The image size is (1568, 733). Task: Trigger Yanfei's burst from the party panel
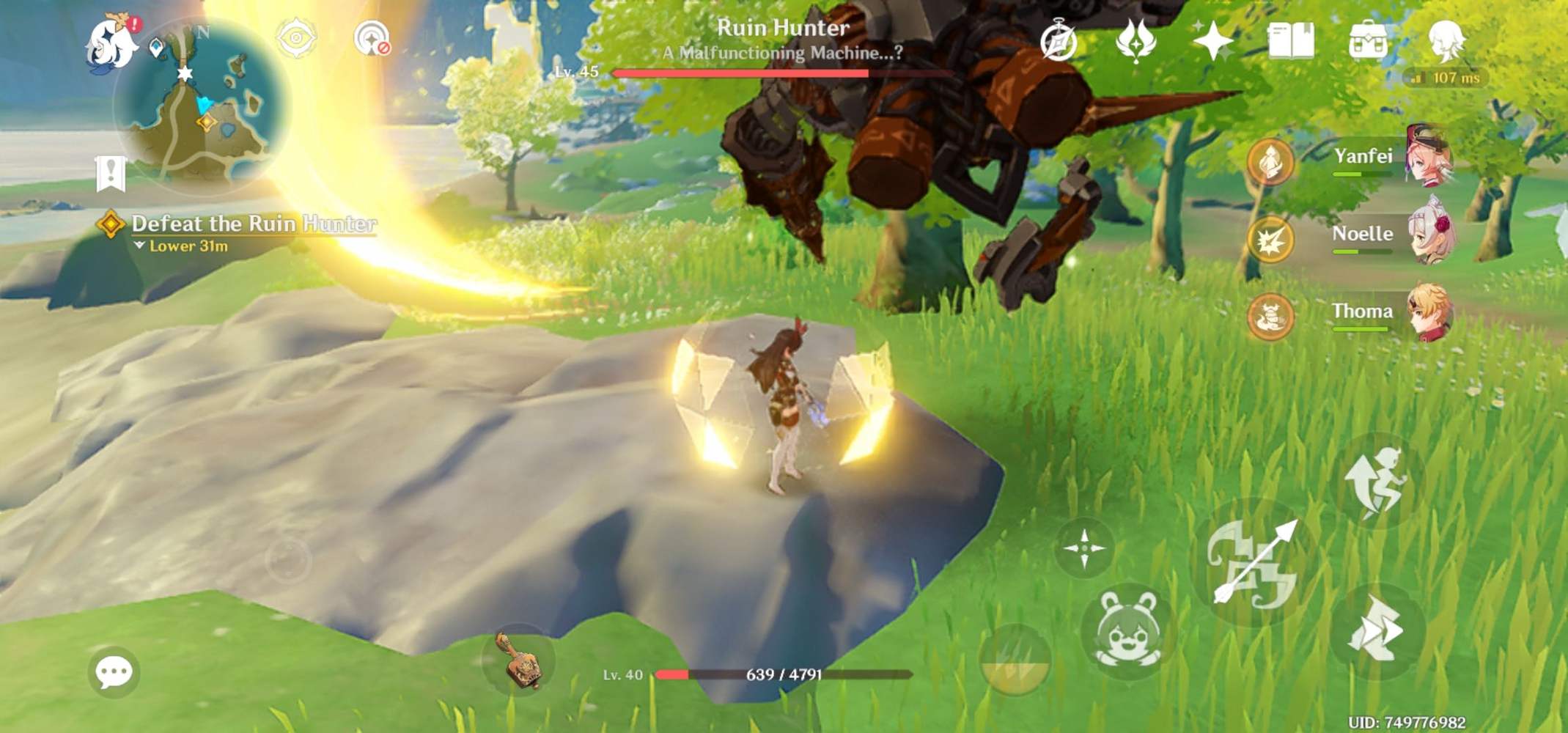pos(1270,163)
